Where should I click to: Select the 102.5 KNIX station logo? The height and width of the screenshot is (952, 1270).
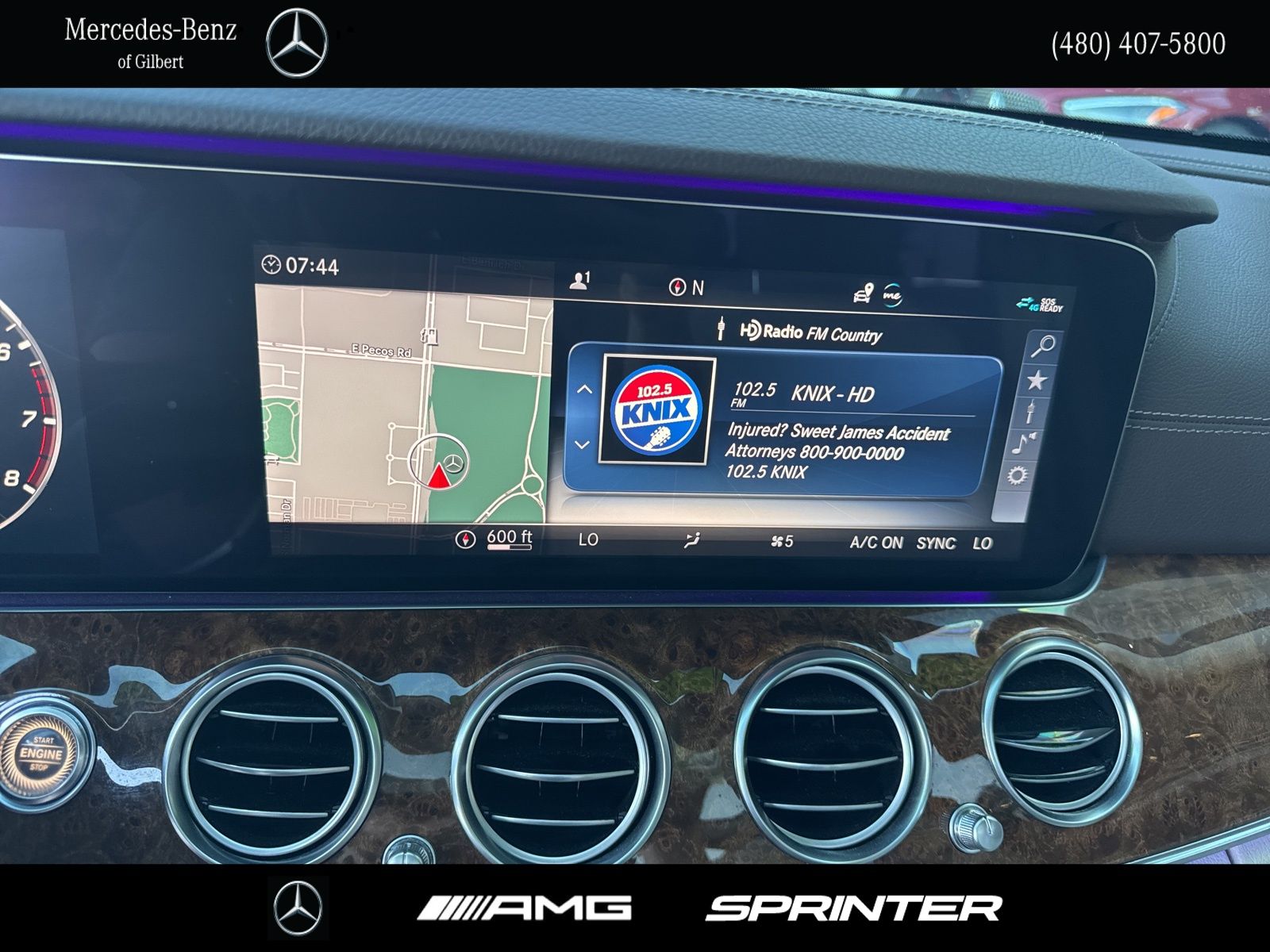[656, 410]
